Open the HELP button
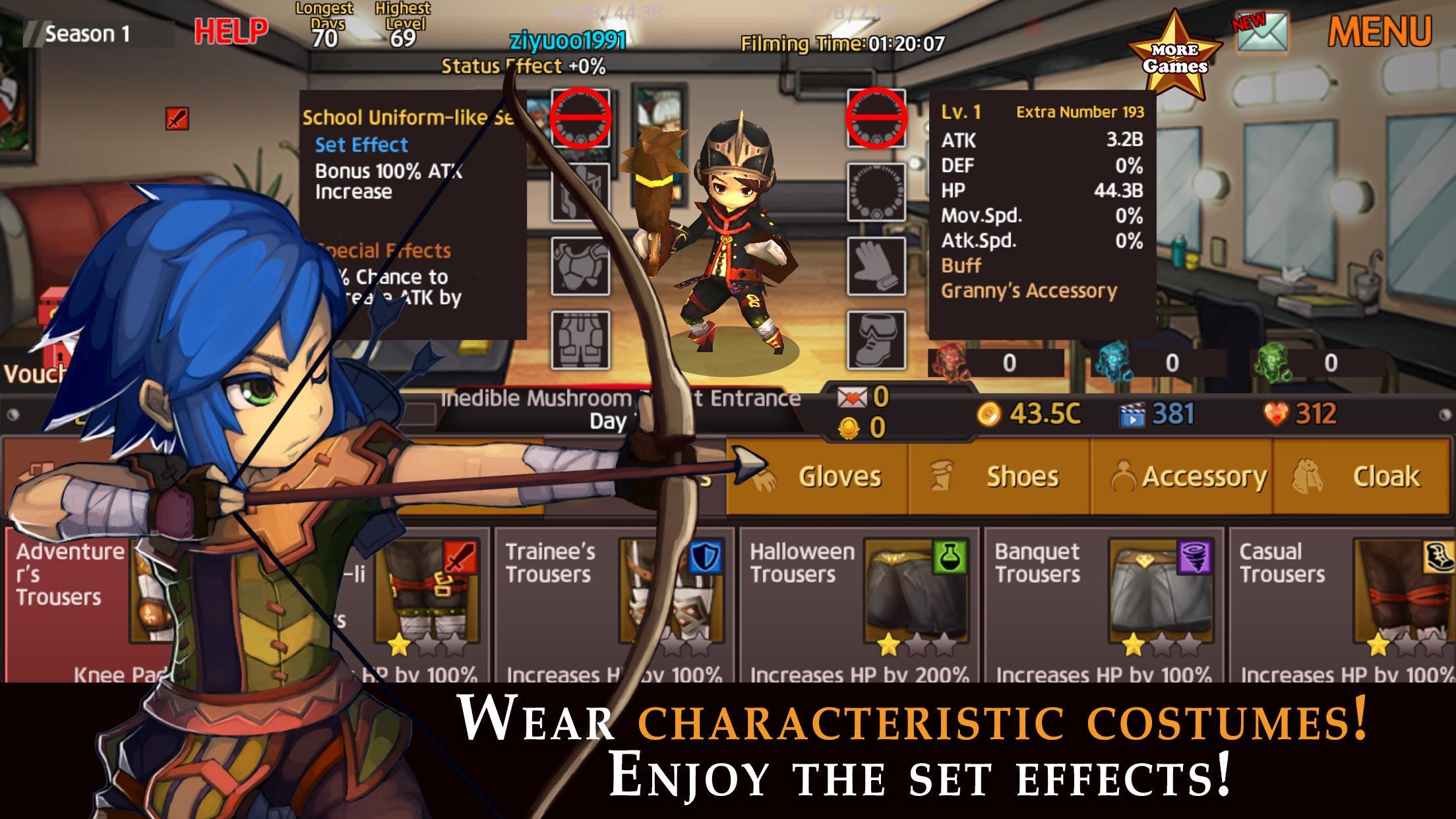1456x819 pixels. [230, 29]
